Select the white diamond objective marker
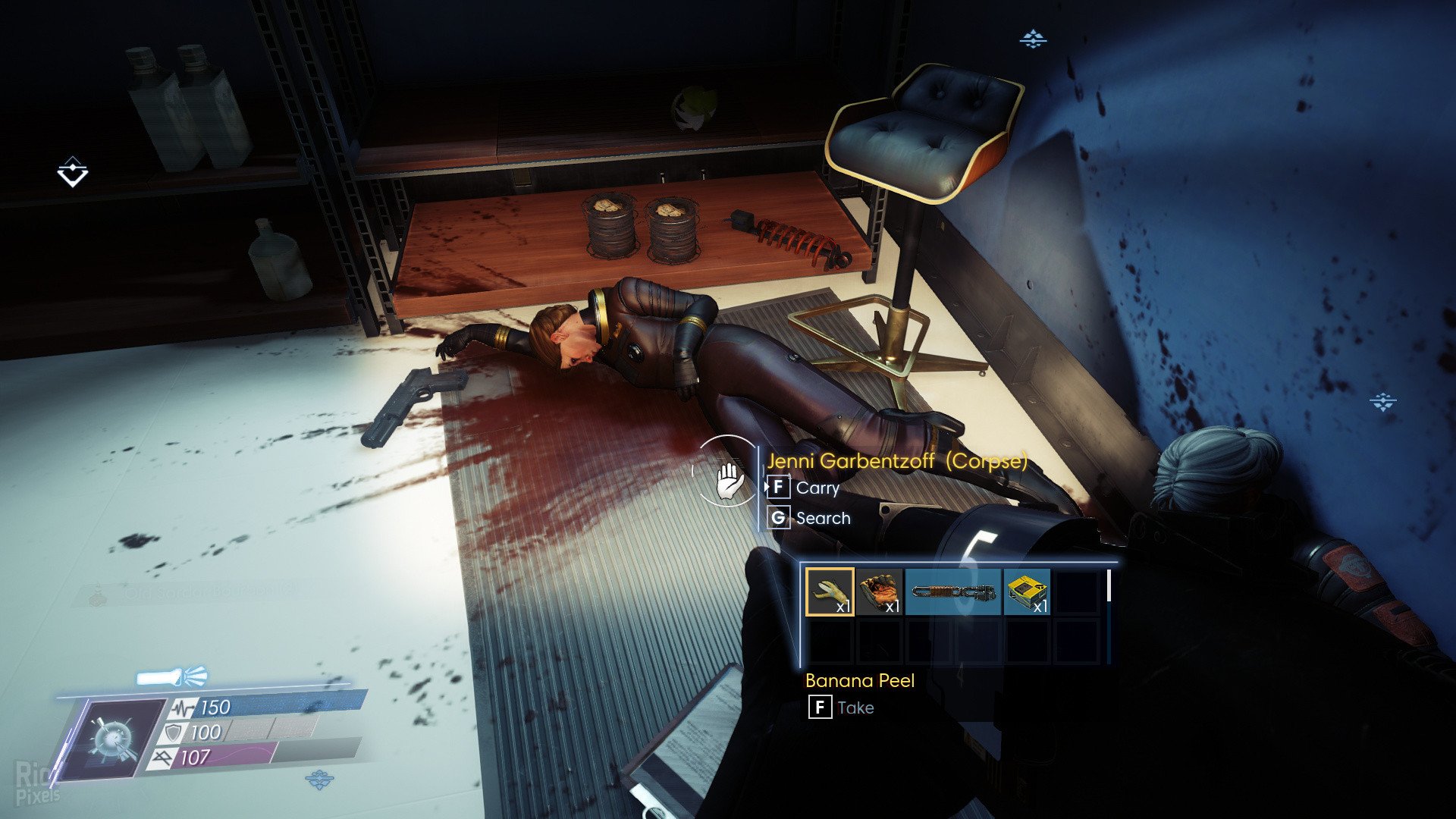 point(73,172)
